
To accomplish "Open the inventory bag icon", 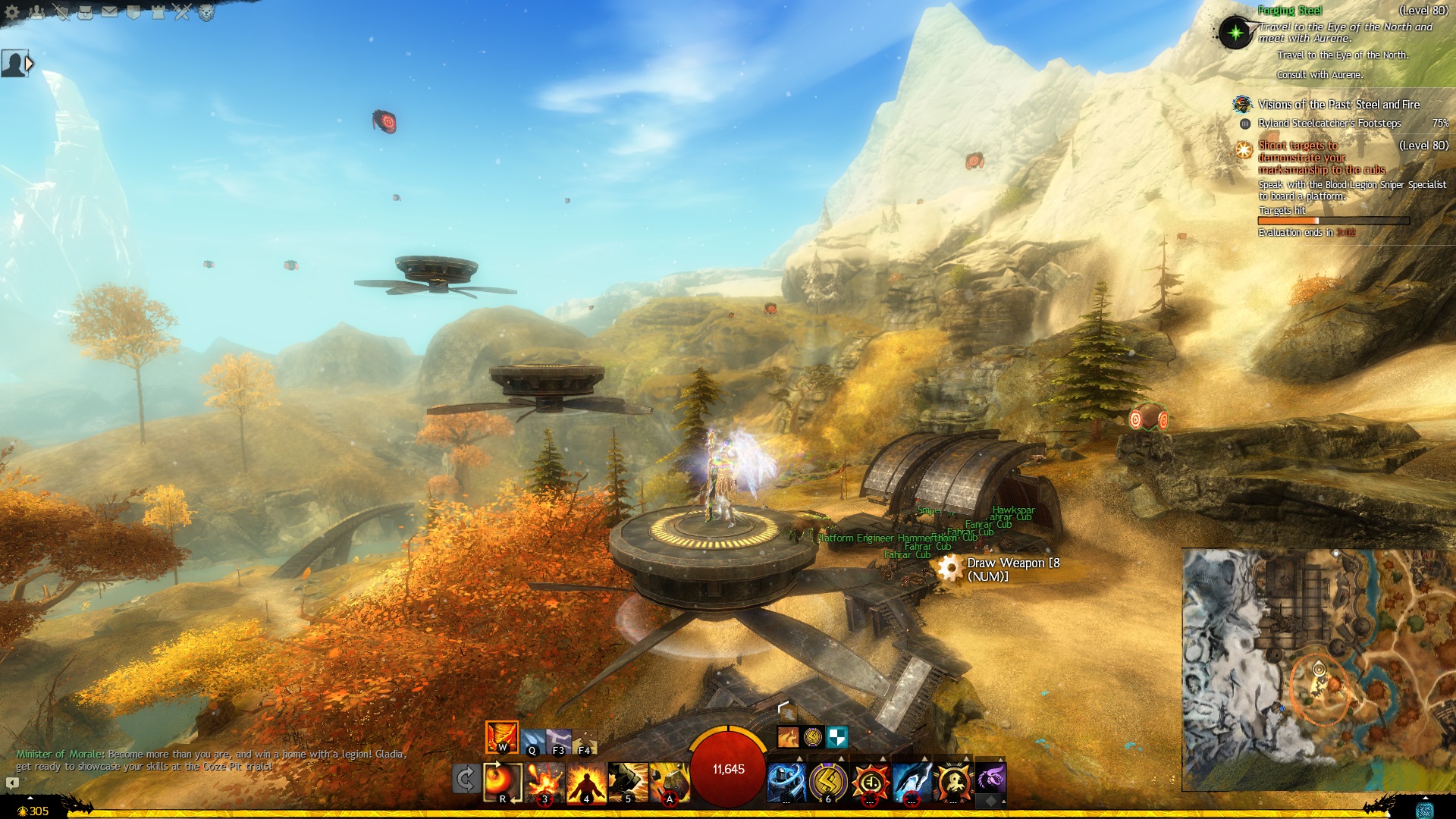I will click(85, 12).
